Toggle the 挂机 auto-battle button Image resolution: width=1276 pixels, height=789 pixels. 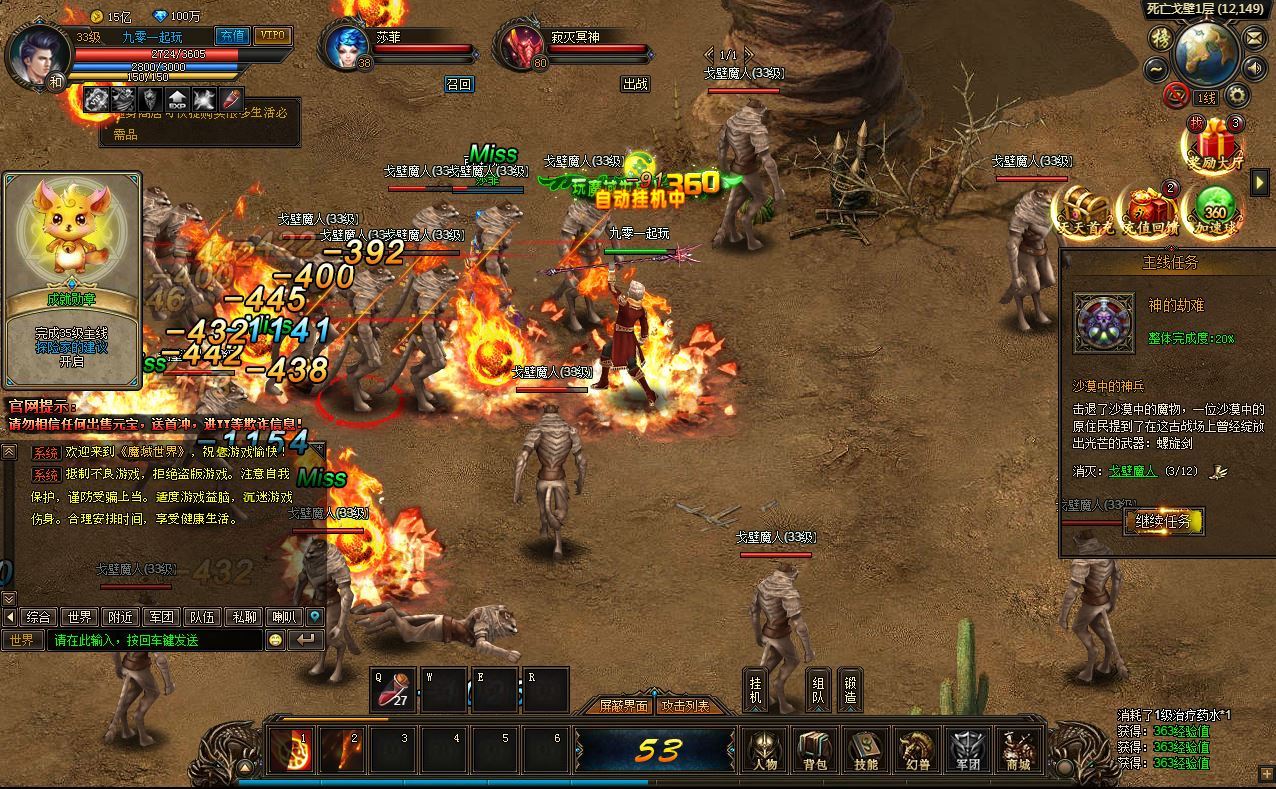[756, 689]
